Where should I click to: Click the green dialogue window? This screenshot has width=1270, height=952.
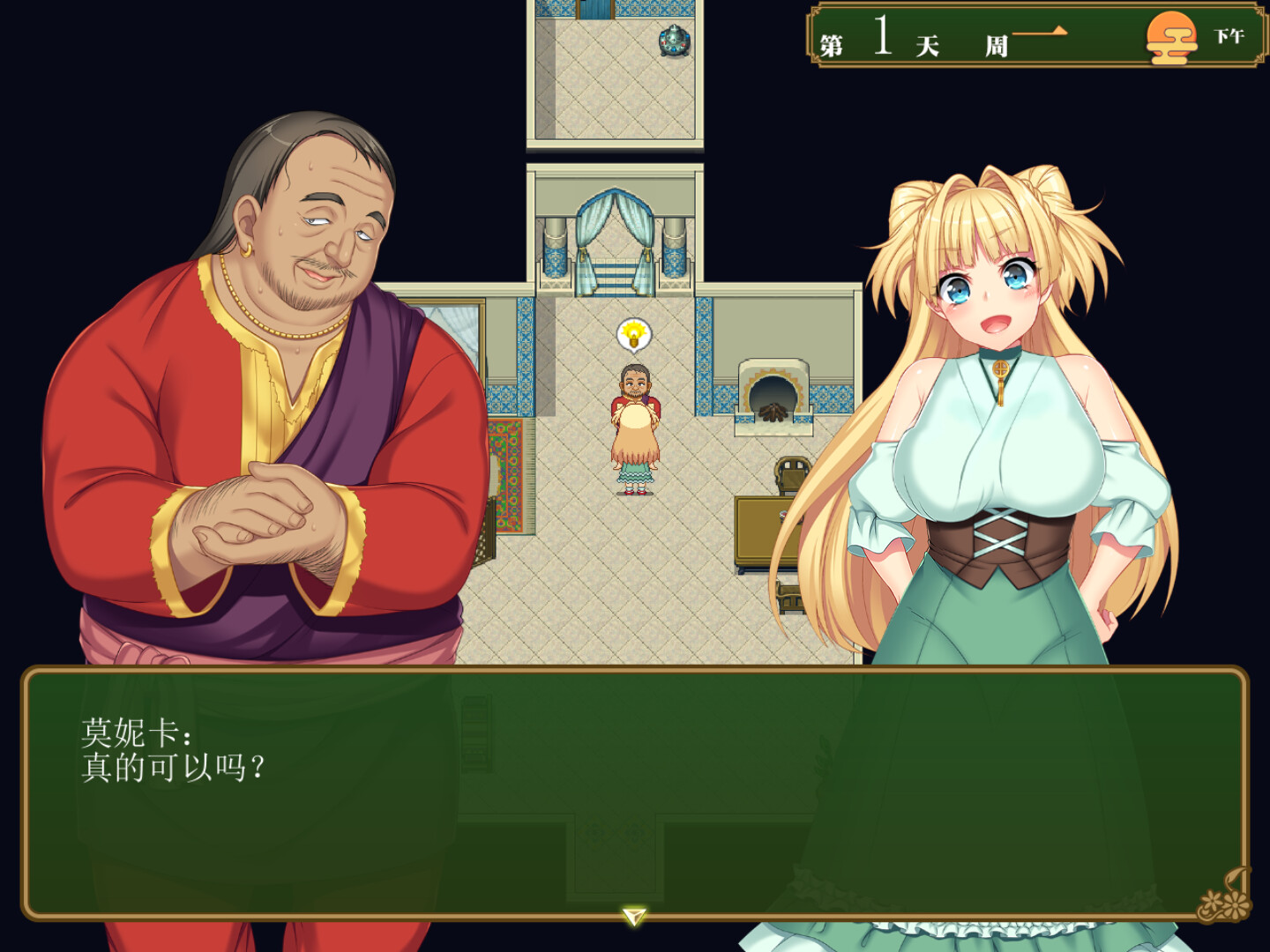click(635, 793)
